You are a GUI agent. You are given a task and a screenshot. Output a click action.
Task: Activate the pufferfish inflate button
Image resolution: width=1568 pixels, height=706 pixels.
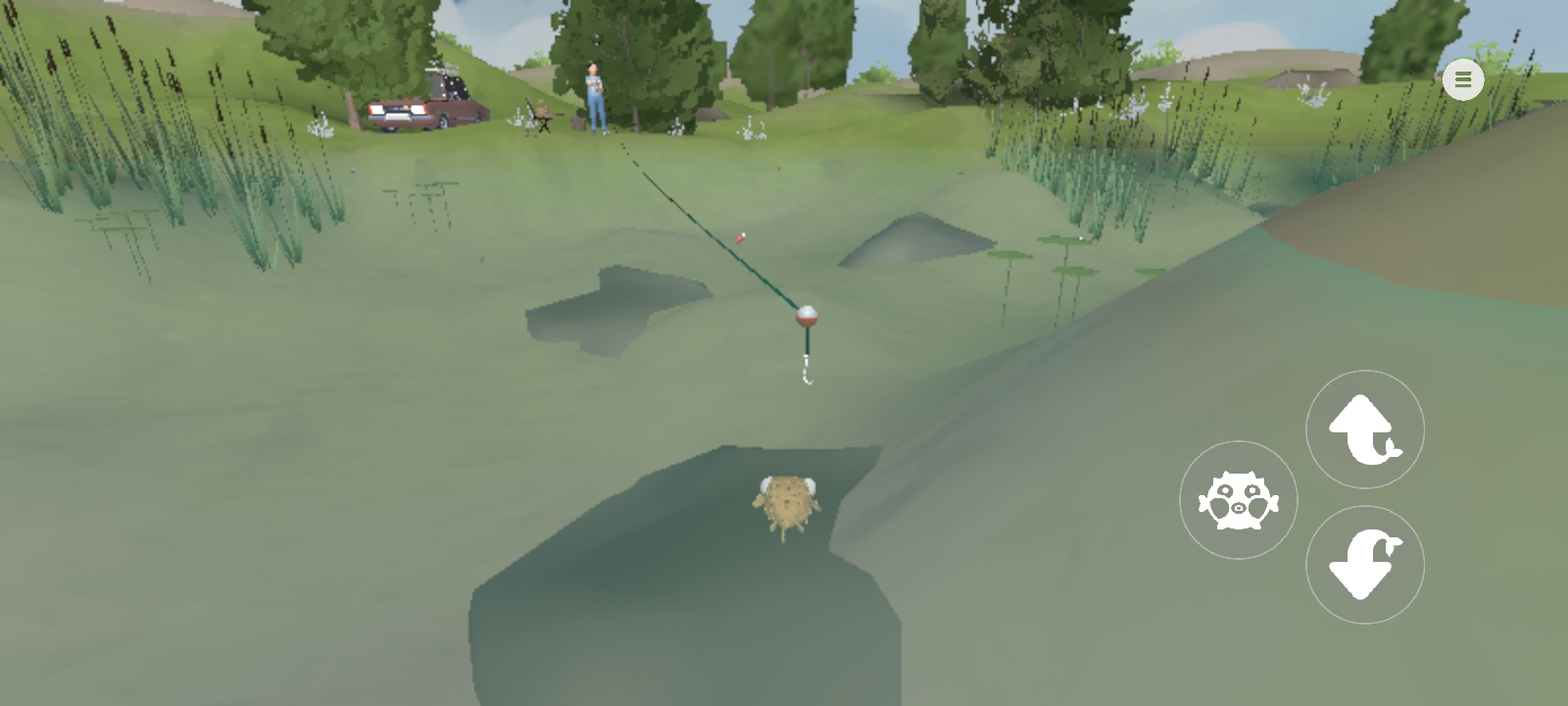1238,500
